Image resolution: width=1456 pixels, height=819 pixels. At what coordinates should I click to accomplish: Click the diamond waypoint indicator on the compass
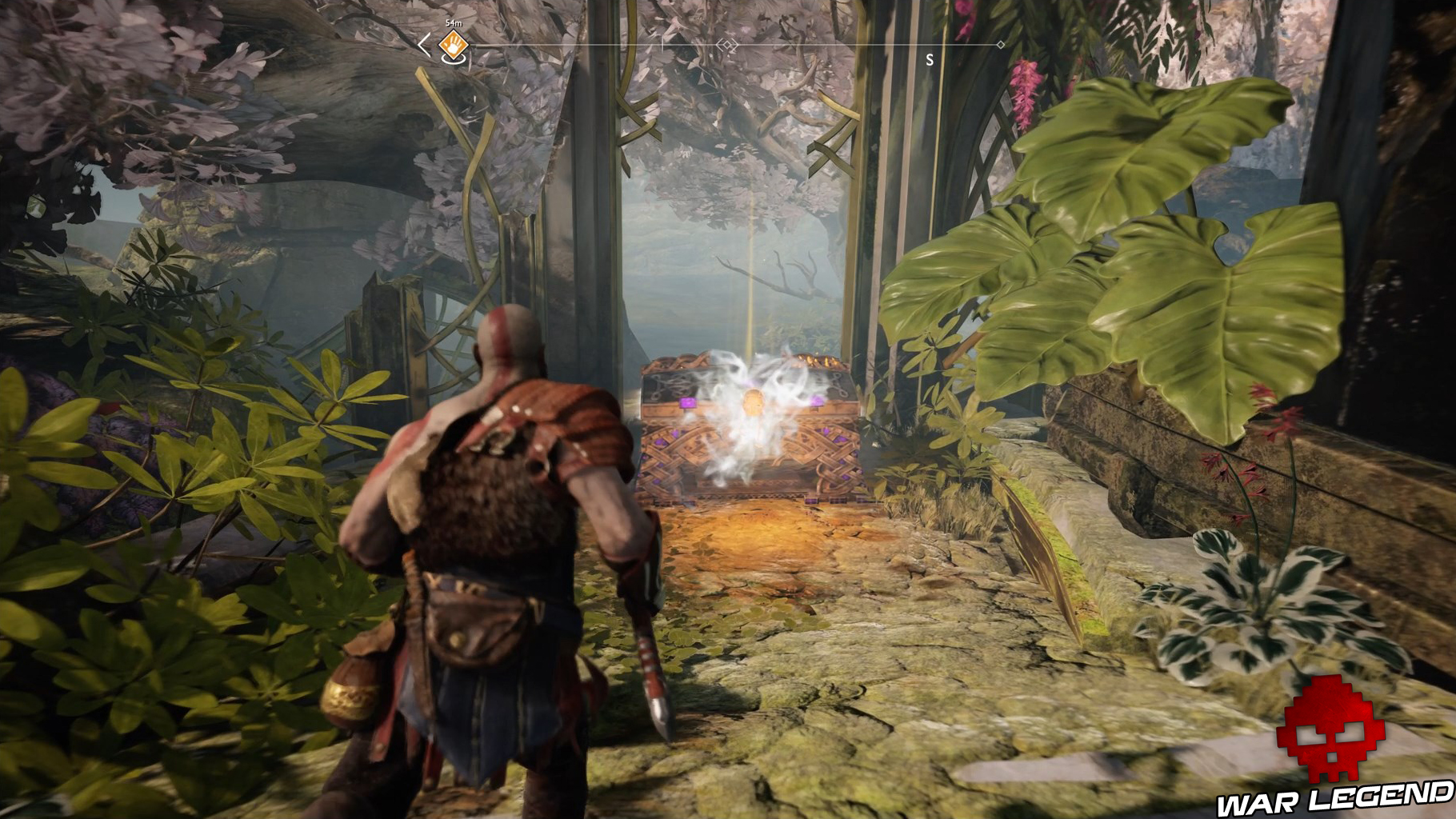click(728, 44)
